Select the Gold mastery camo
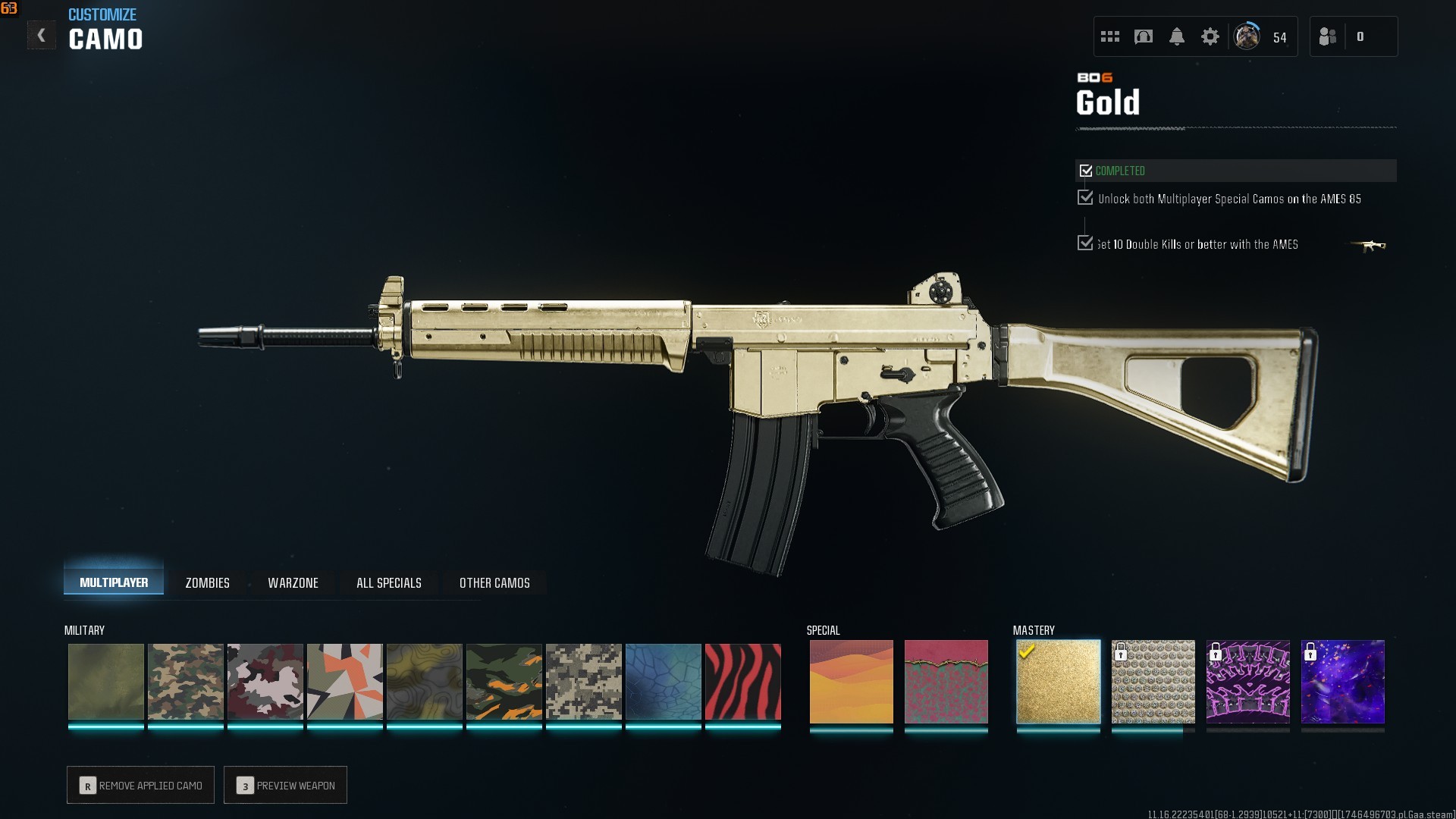 tap(1058, 682)
